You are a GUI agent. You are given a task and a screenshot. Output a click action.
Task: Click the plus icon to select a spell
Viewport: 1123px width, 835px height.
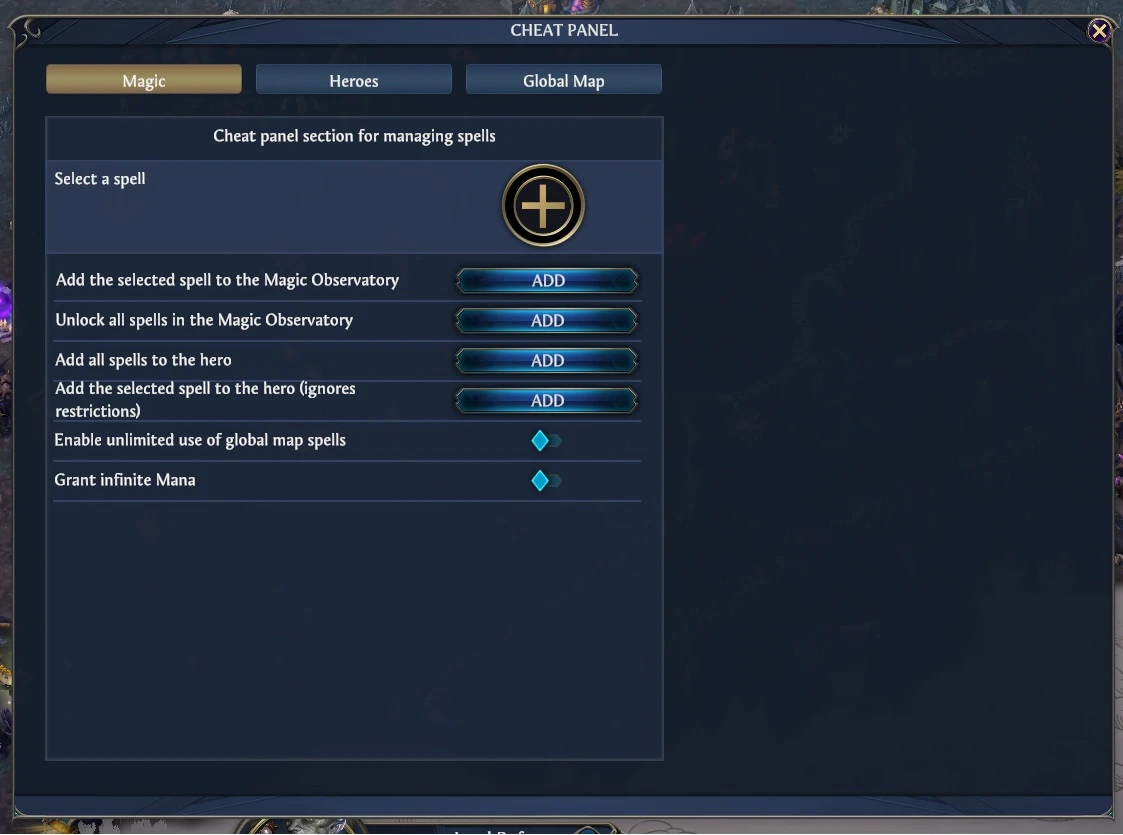(543, 206)
